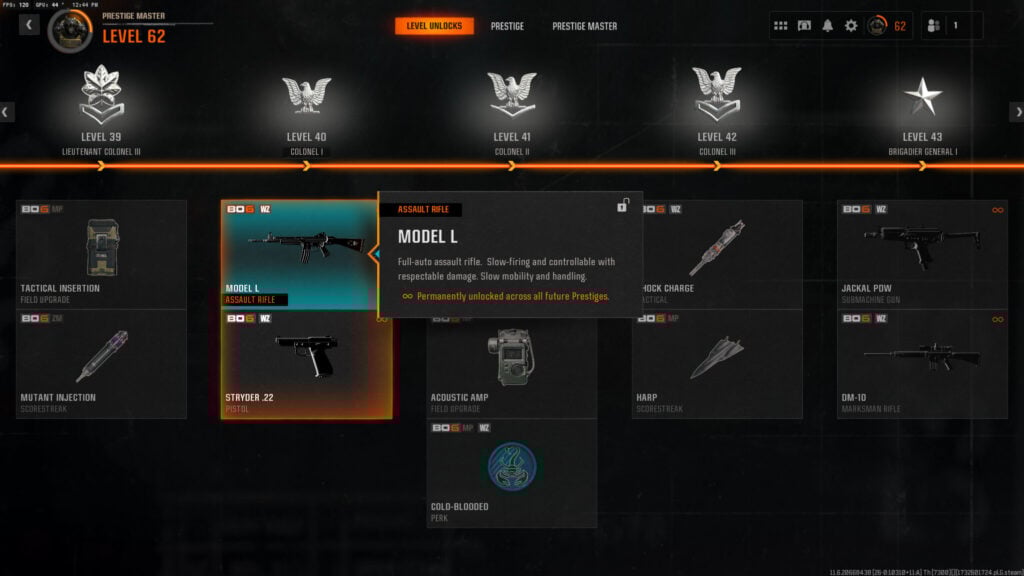
Task: Choose the DM-10 marksman rifle tile
Action: coord(921,364)
